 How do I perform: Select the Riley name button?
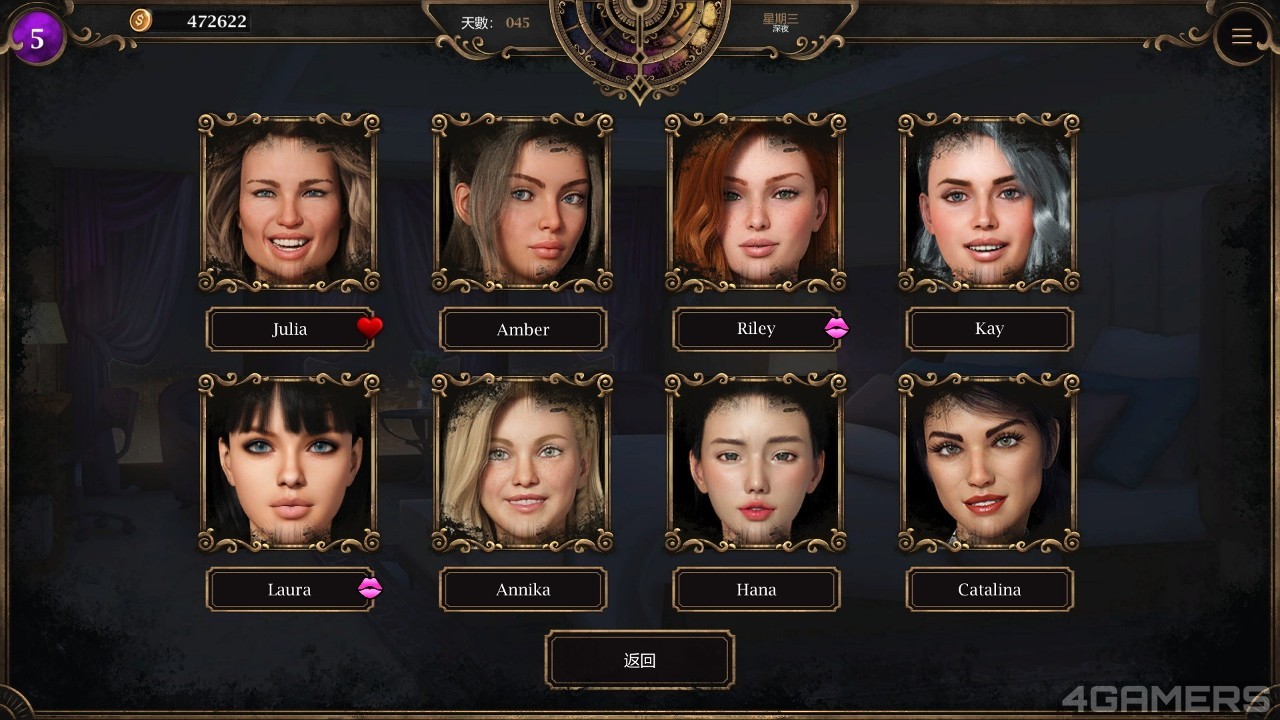[756, 329]
